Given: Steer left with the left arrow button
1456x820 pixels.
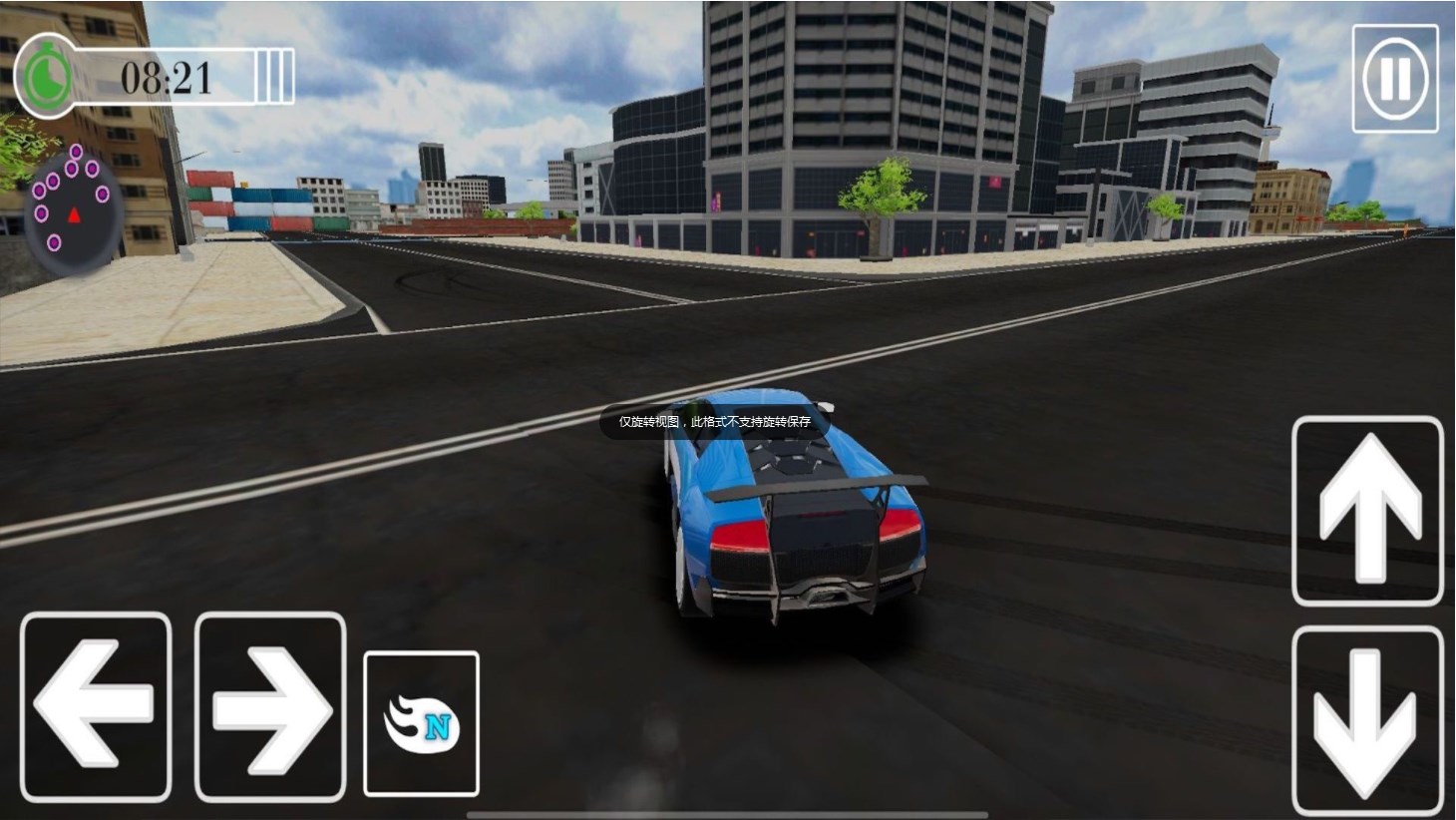Looking at the screenshot, I should (96, 706).
